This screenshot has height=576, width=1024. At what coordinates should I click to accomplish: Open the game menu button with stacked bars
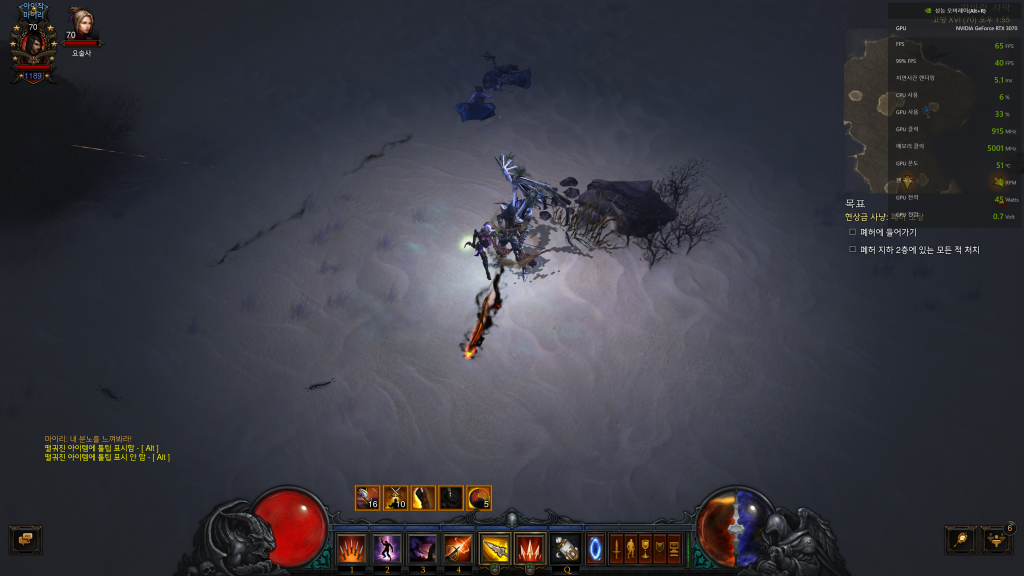(x=673, y=548)
